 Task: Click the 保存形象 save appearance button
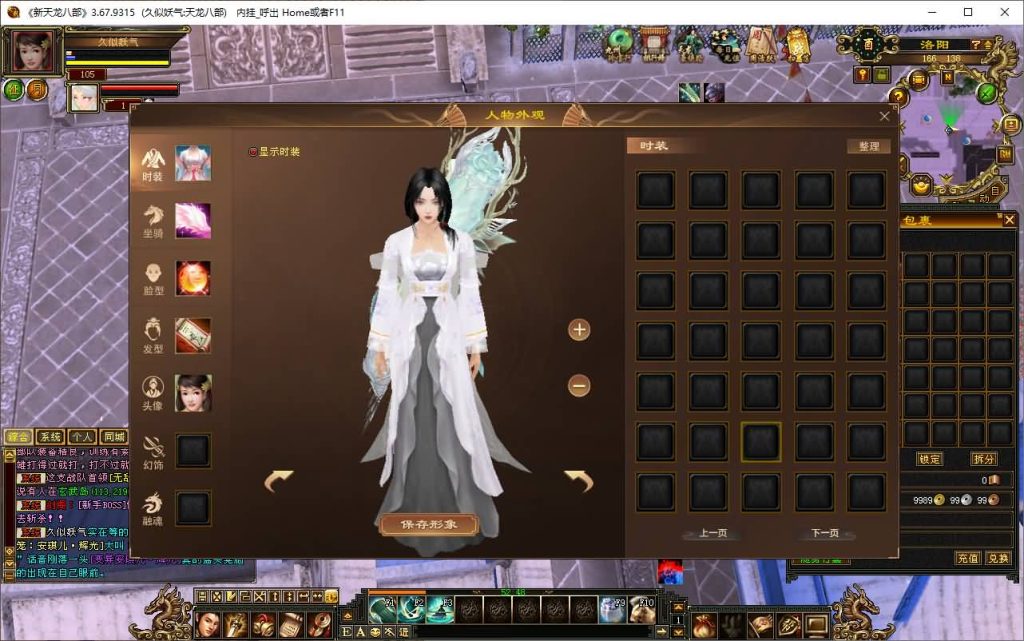click(427, 524)
